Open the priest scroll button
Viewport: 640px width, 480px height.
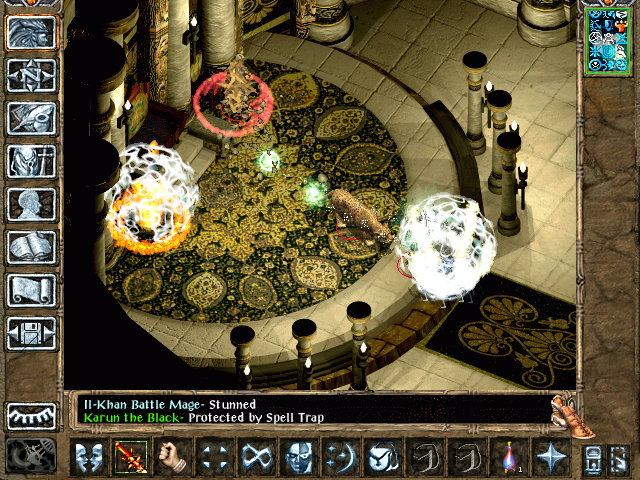click(31, 290)
